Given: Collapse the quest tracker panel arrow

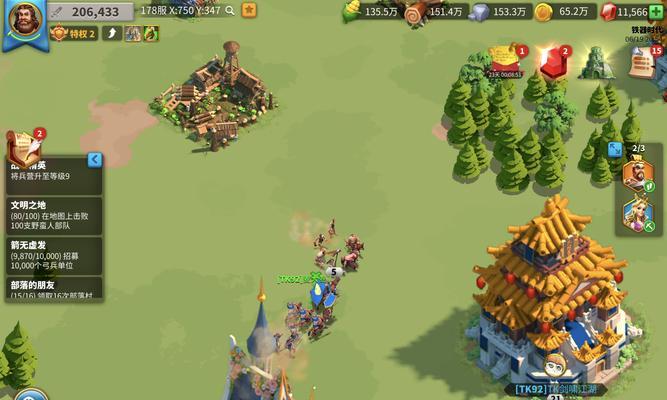Looking at the screenshot, I should pyautogui.click(x=95, y=160).
